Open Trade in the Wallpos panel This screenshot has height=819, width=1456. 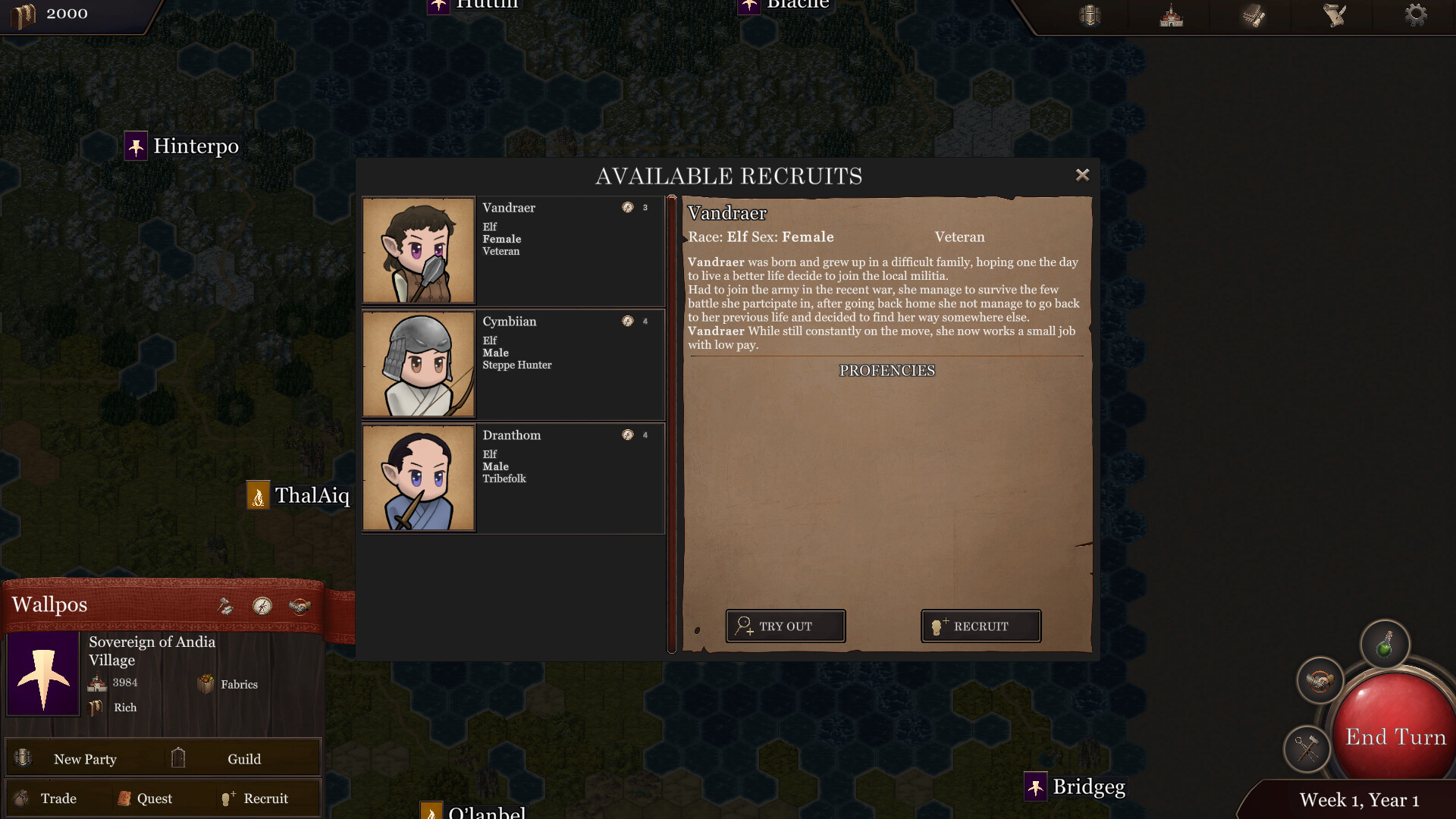point(60,798)
